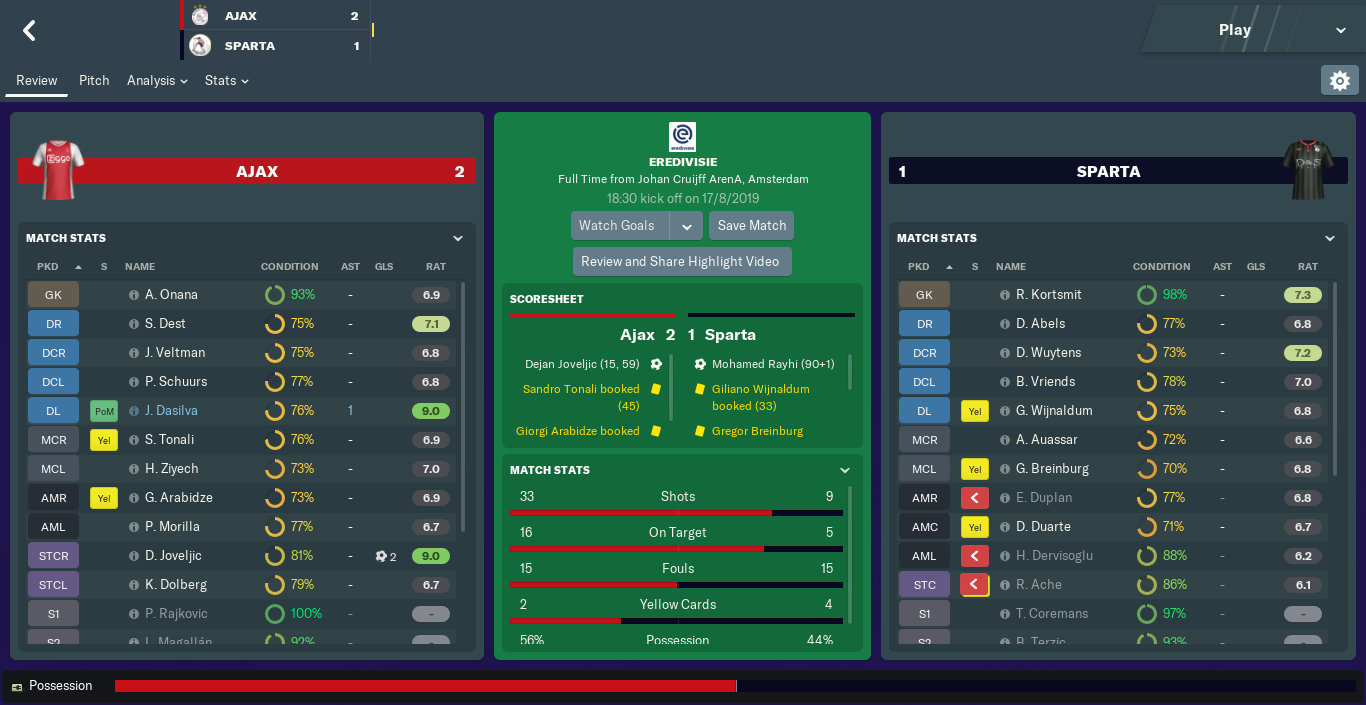The image size is (1366, 705).
Task: Sort Ajax players by RAT column
Action: [x=435, y=267]
